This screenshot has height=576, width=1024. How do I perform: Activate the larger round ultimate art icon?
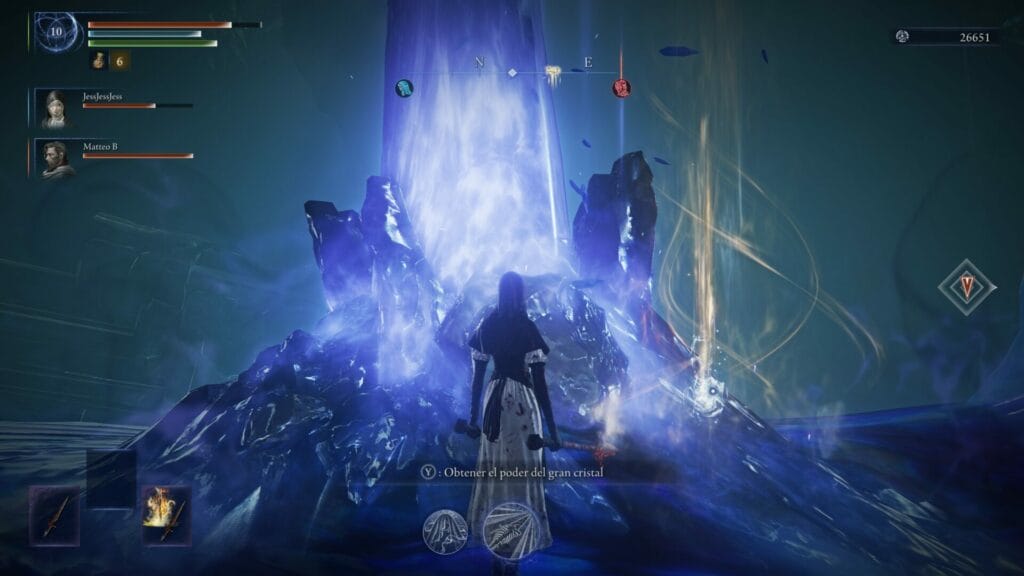click(511, 528)
